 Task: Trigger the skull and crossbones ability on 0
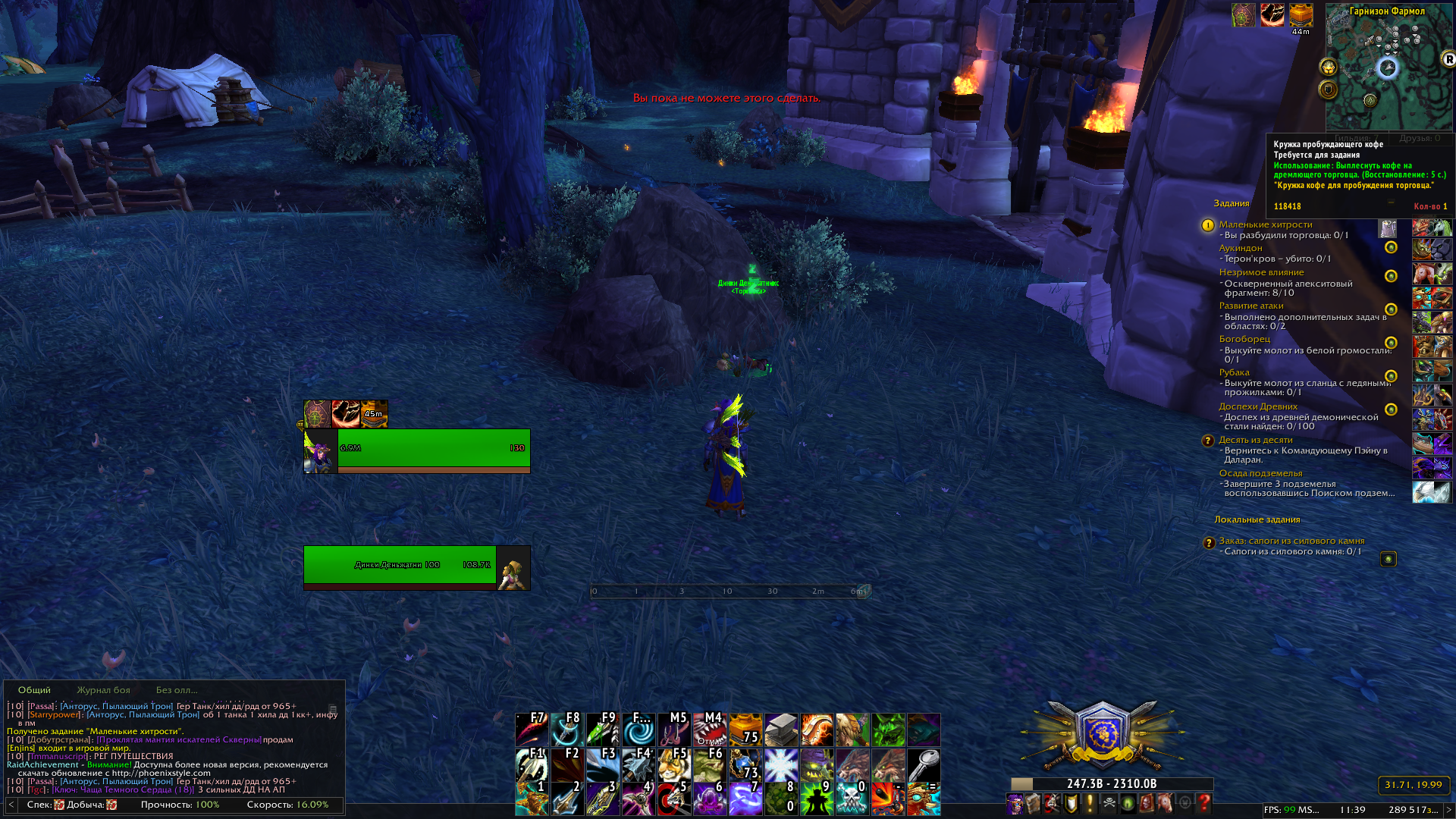click(x=852, y=799)
